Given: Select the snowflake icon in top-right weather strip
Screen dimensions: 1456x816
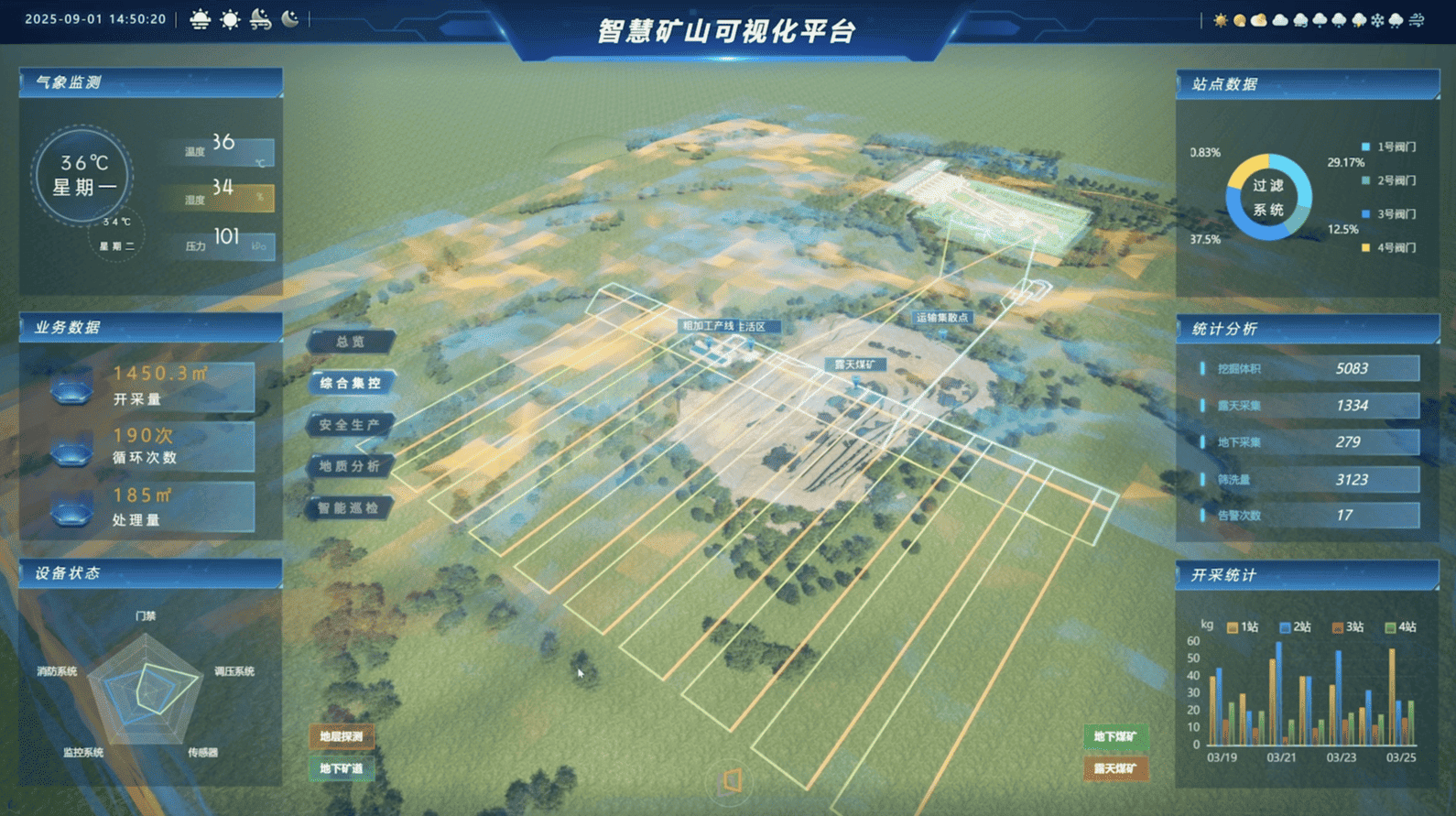Looking at the screenshot, I should 1377,20.
